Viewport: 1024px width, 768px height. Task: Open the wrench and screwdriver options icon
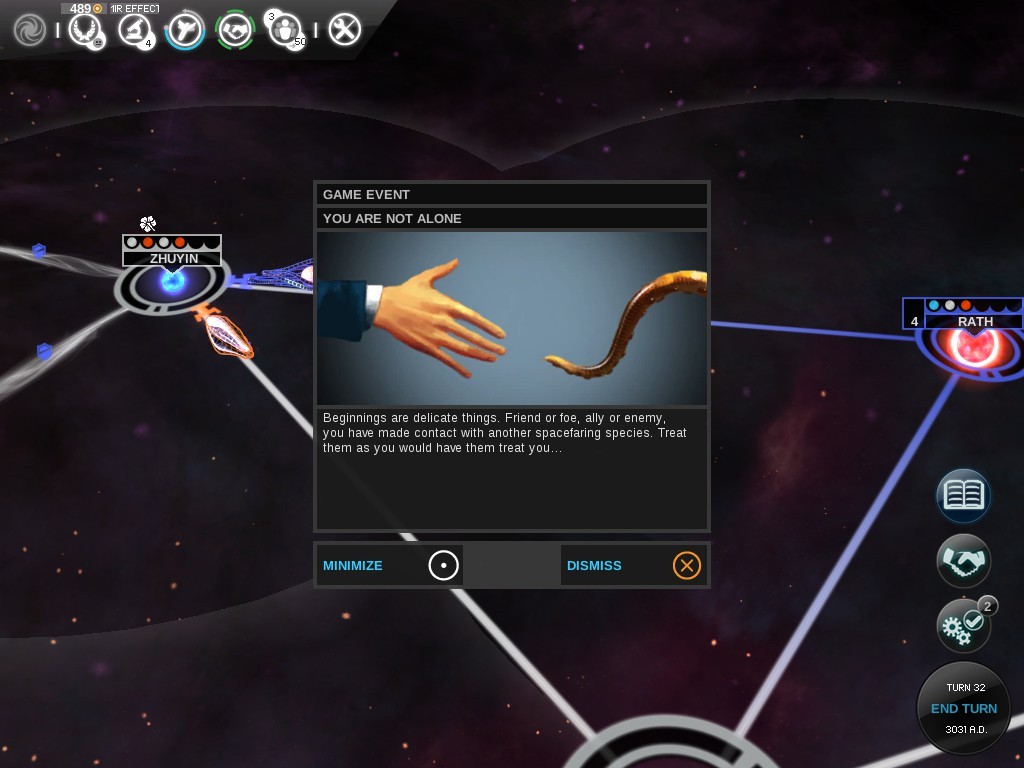344,30
